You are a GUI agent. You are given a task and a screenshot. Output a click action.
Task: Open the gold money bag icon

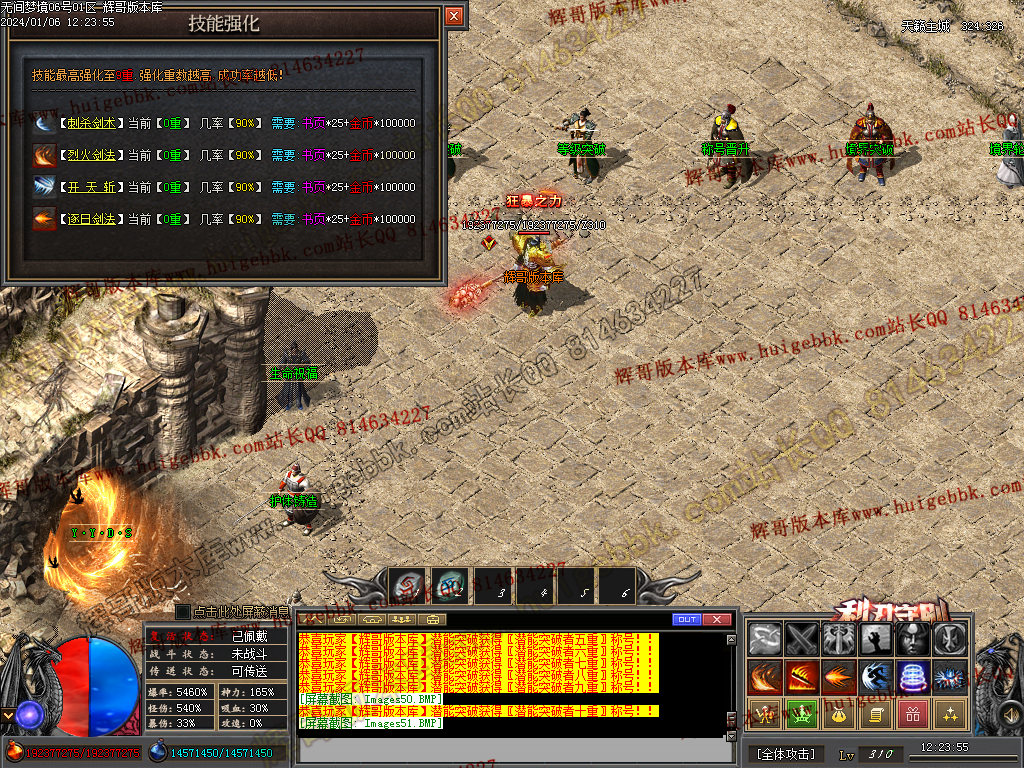pos(840,714)
